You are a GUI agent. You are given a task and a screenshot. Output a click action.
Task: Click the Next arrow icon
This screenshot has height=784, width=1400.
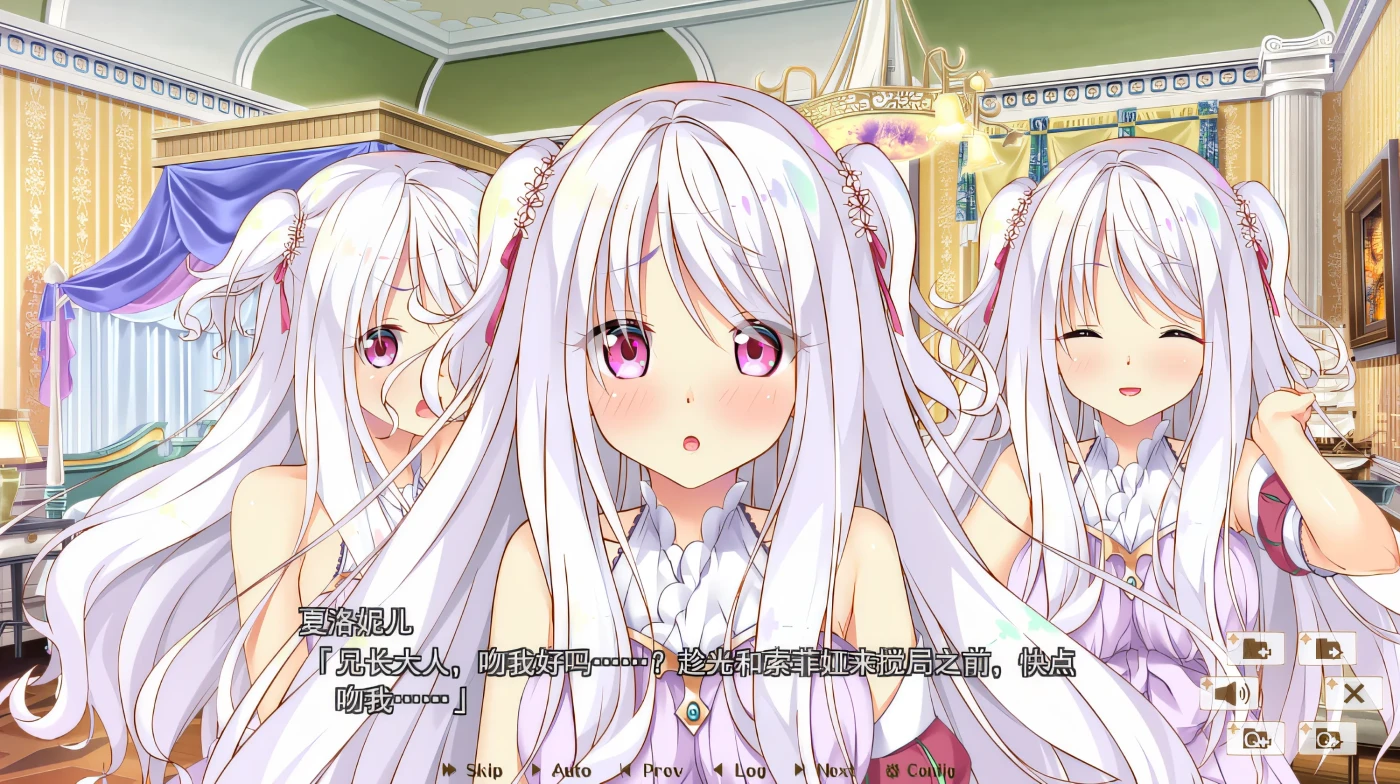(798, 771)
